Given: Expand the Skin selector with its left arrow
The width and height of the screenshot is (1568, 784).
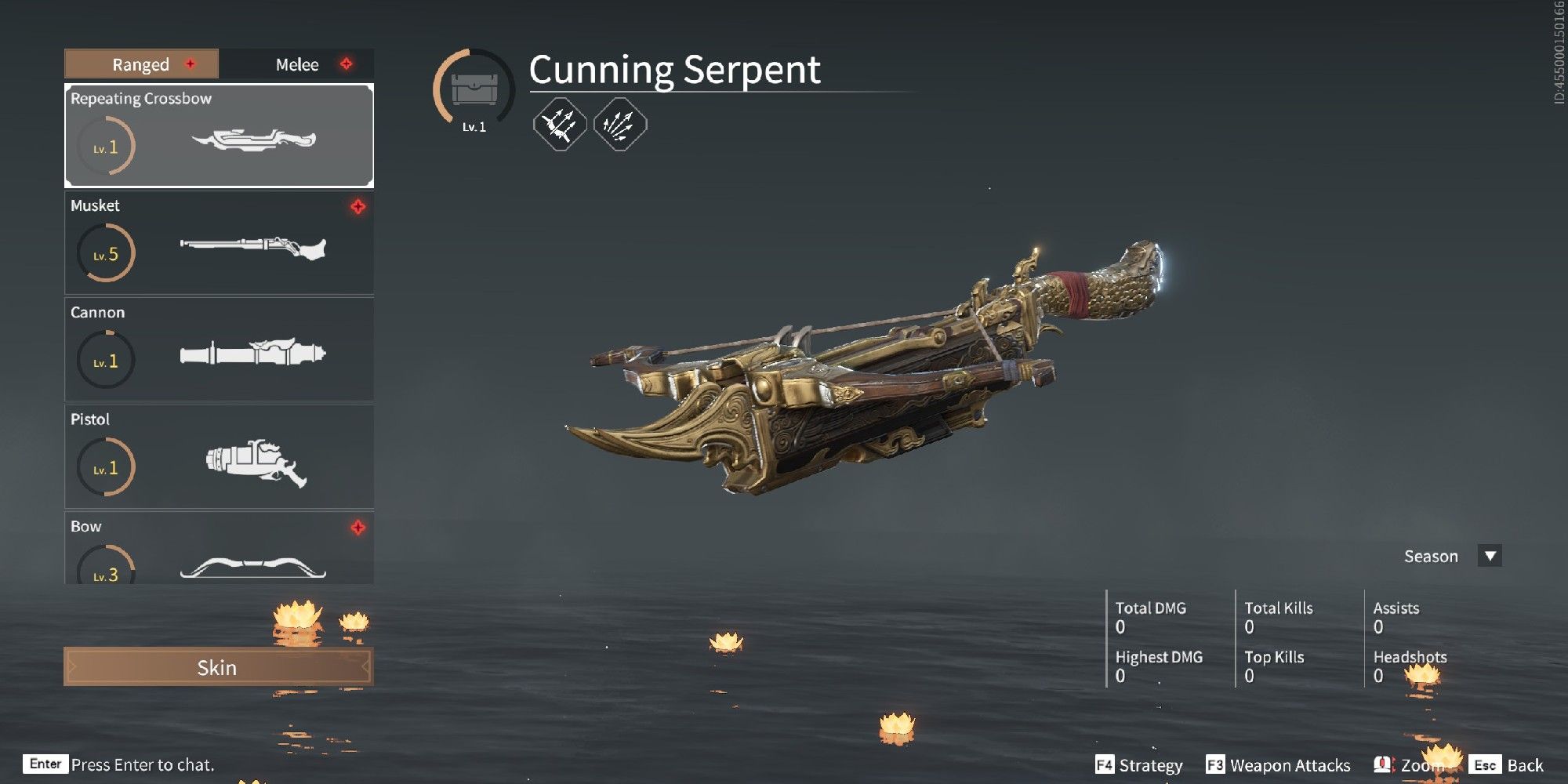Looking at the screenshot, I should 71,668.
